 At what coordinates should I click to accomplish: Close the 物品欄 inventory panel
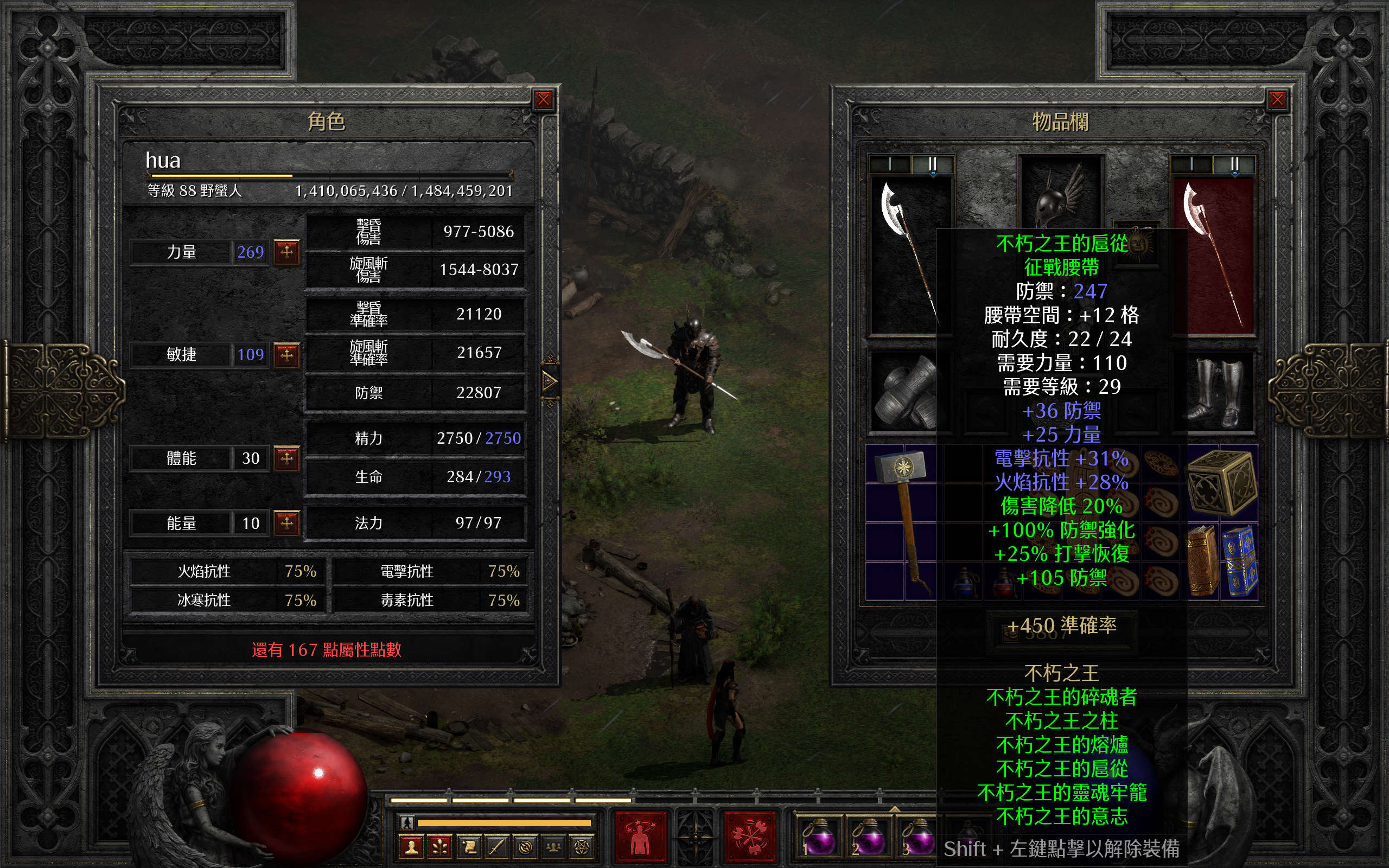[x=1277, y=100]
